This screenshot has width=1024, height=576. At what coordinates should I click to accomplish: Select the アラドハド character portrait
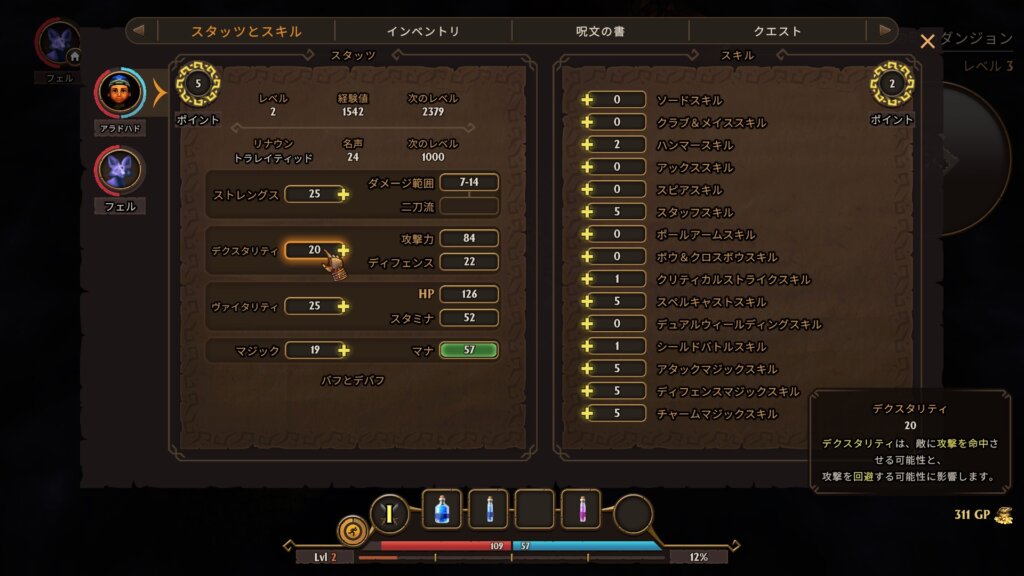coord(120,93)
